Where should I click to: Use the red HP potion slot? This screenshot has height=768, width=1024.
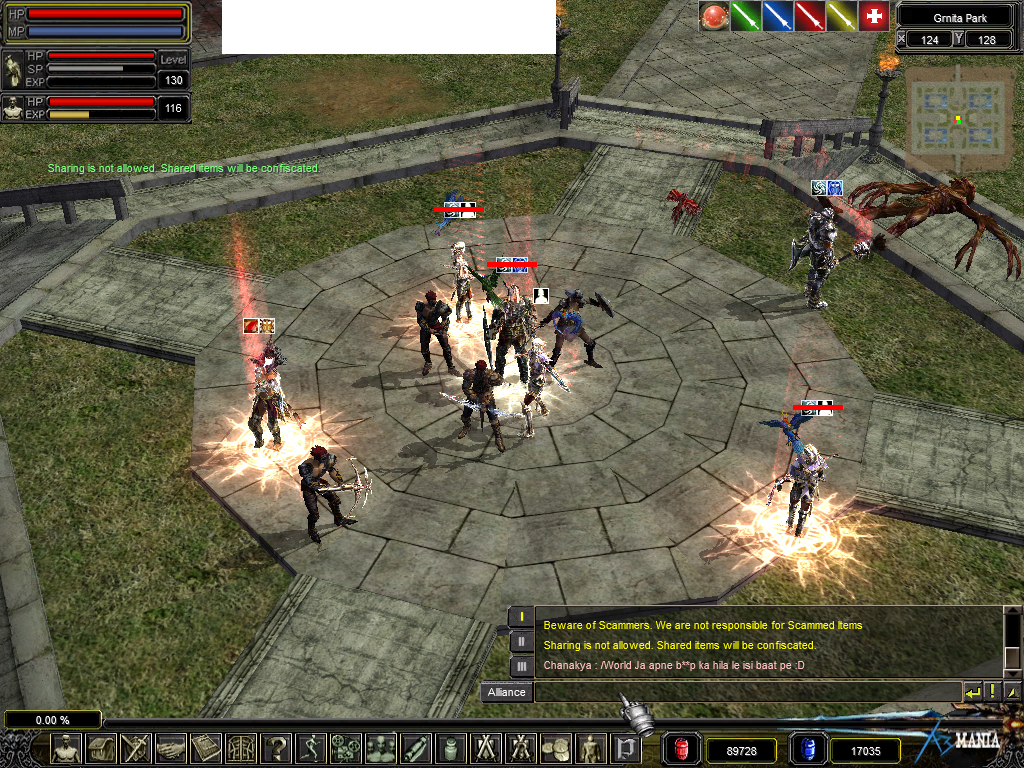tap(680, 749)
